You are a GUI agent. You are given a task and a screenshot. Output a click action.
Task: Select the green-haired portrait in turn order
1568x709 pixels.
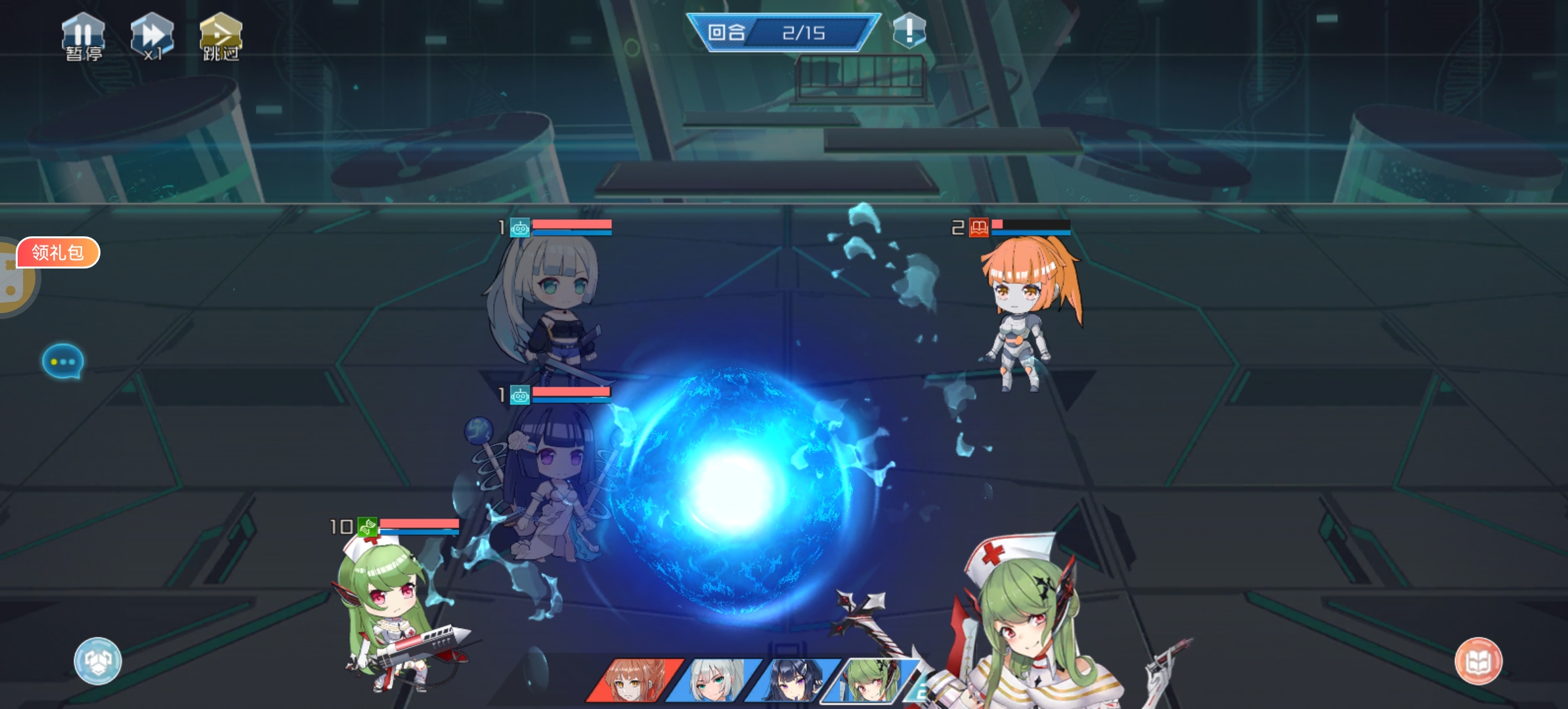point(868,681)
